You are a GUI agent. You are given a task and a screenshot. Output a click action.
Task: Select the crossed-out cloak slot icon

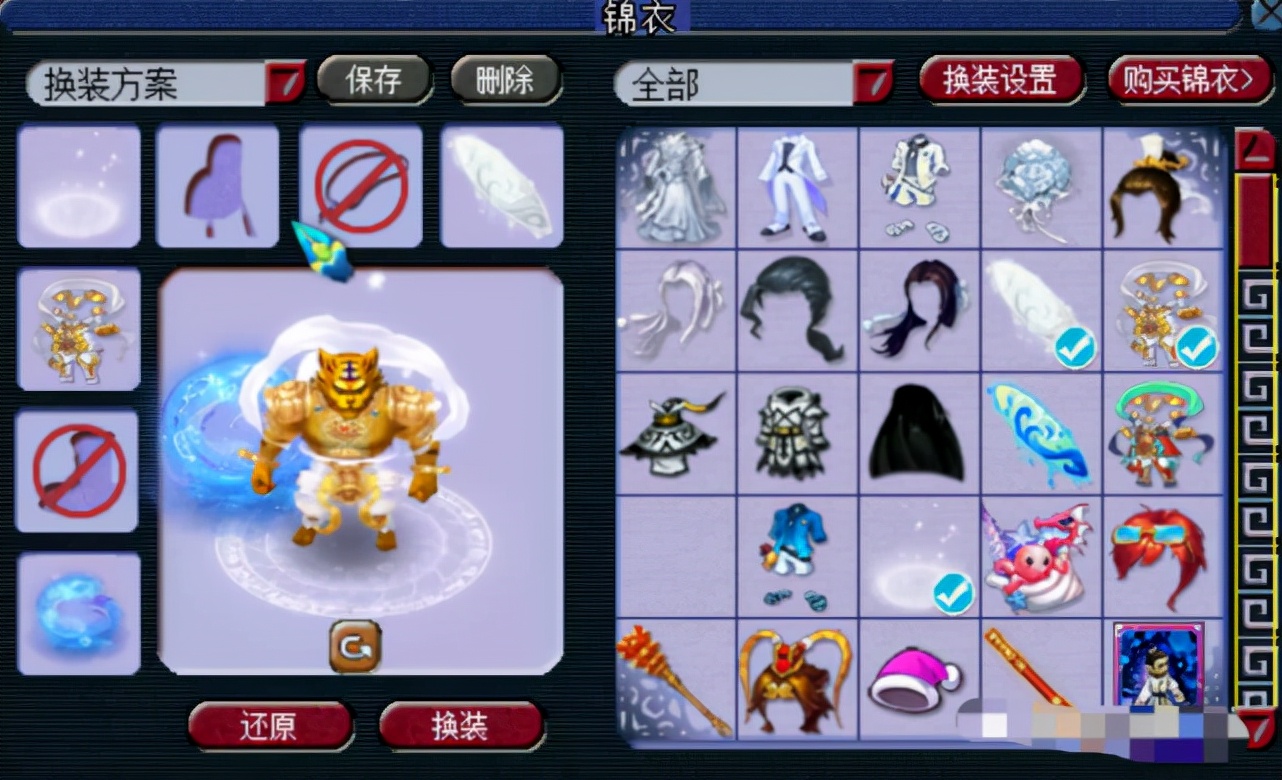point(78,470)
